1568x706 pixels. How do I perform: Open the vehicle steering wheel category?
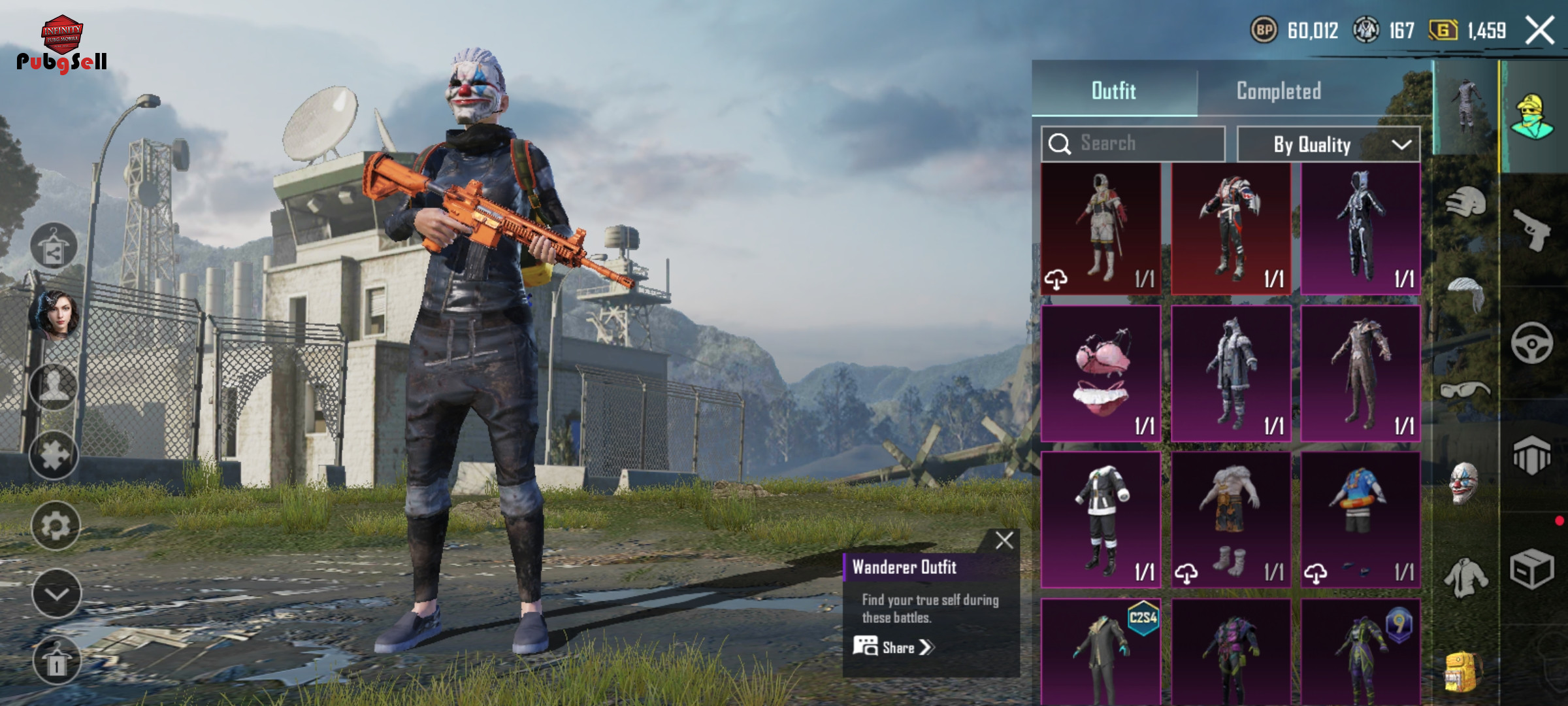[1532, 343]
